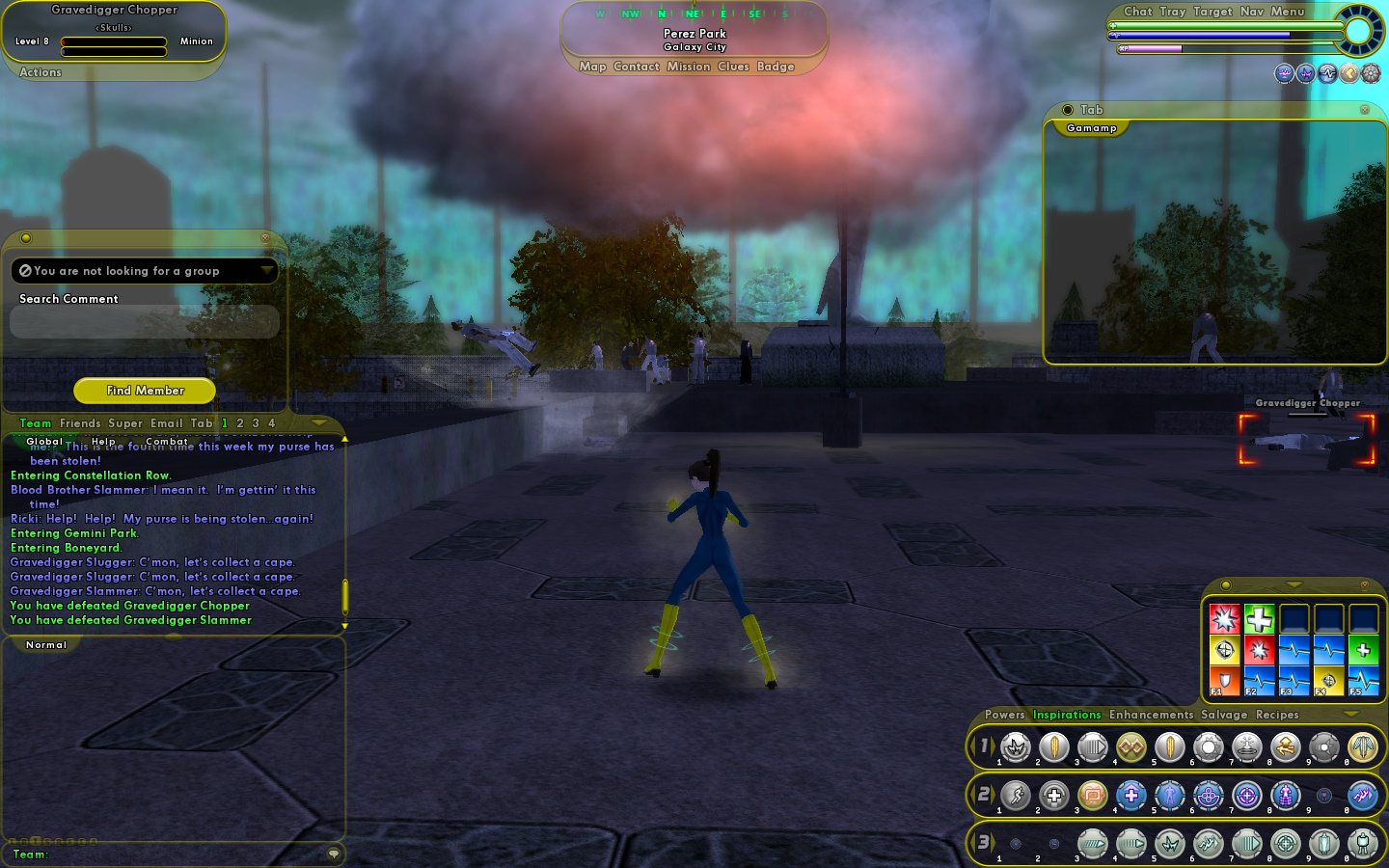Open the Enhancements tray tab
Screen dimensions: 1389x868
click(1151, 715)
